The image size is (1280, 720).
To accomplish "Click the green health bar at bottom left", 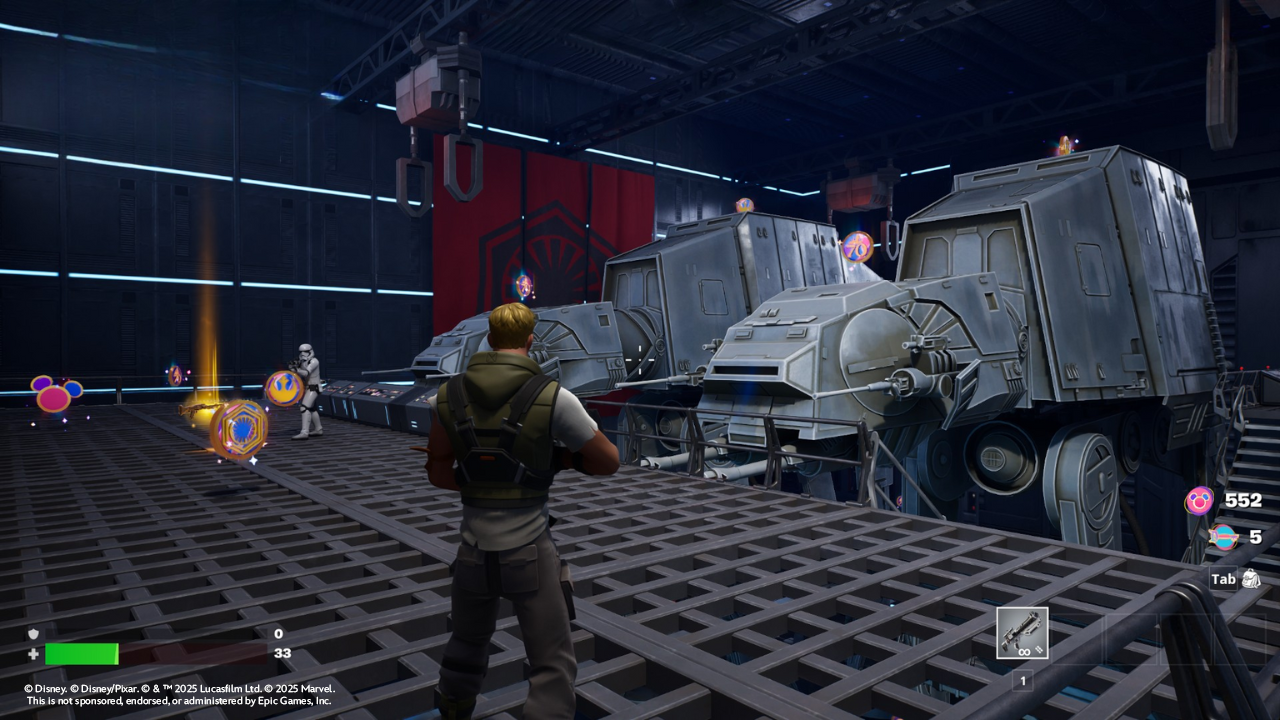I will pyautogui.click(x=84, y=654).
